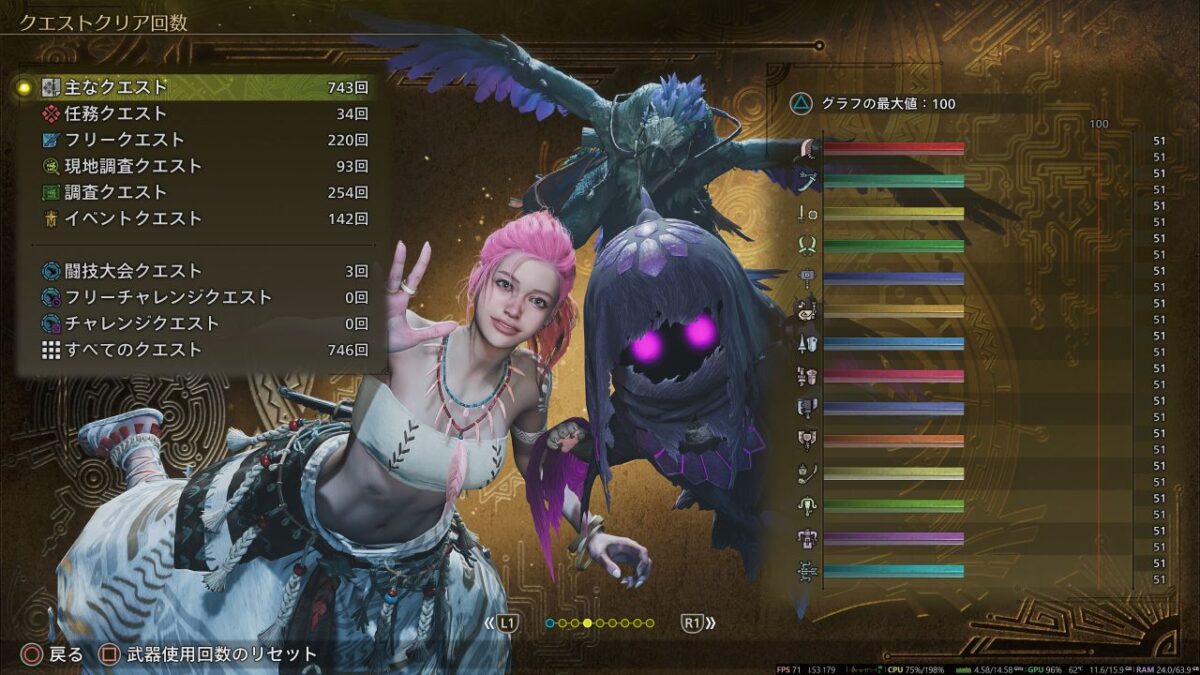Go to the previous page with the left arrows

(x=503, y=623)
